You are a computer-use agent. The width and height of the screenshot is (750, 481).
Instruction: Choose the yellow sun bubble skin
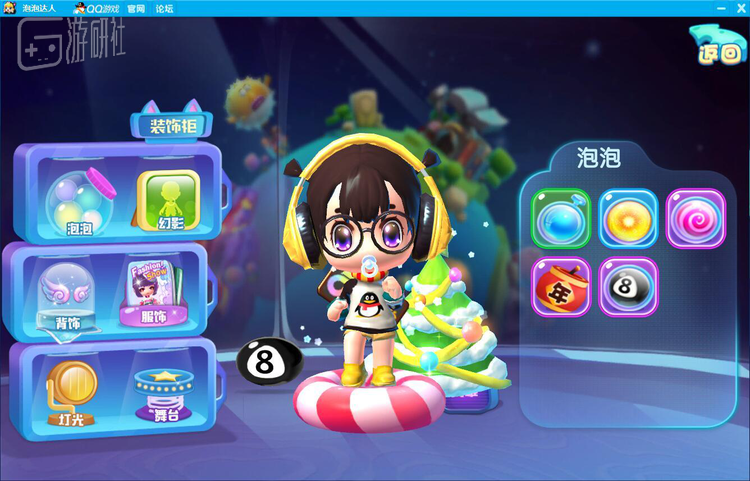(628, 218)
